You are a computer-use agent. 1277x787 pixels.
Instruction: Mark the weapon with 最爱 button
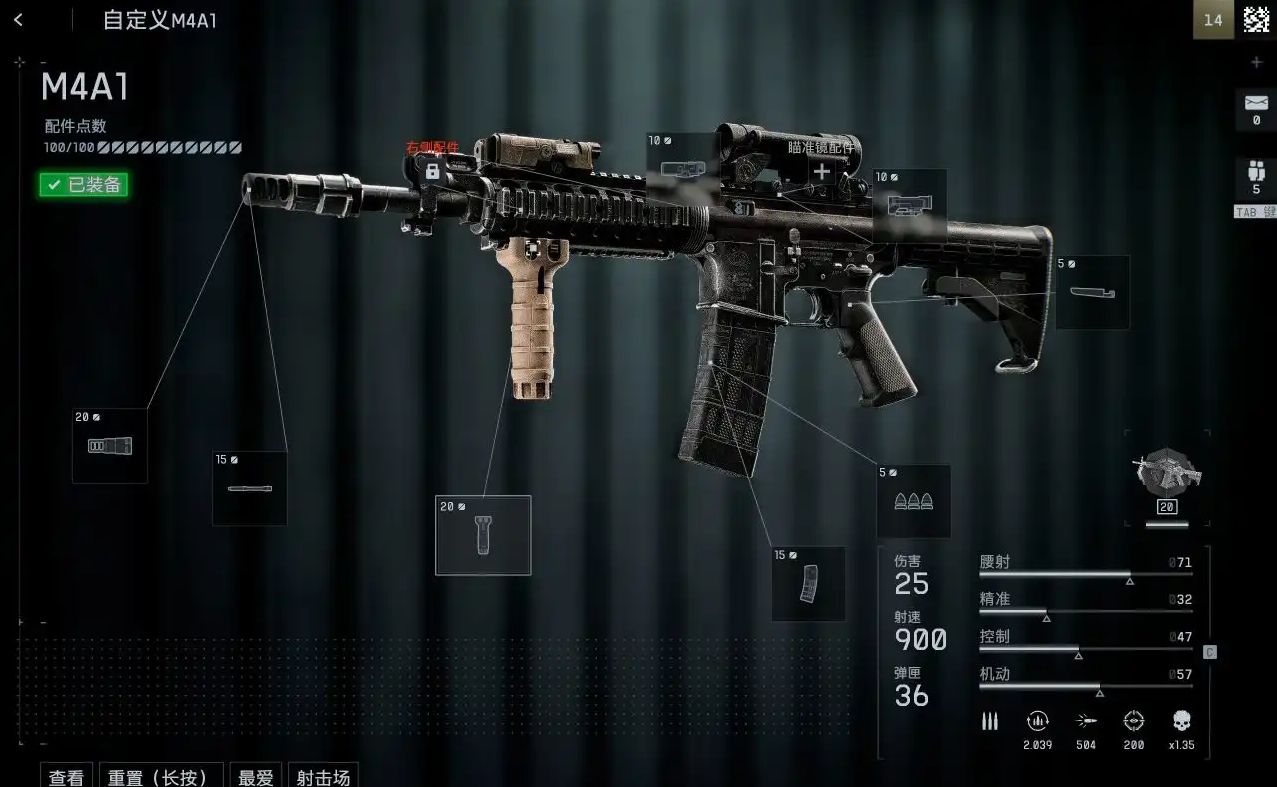[254, 776]
